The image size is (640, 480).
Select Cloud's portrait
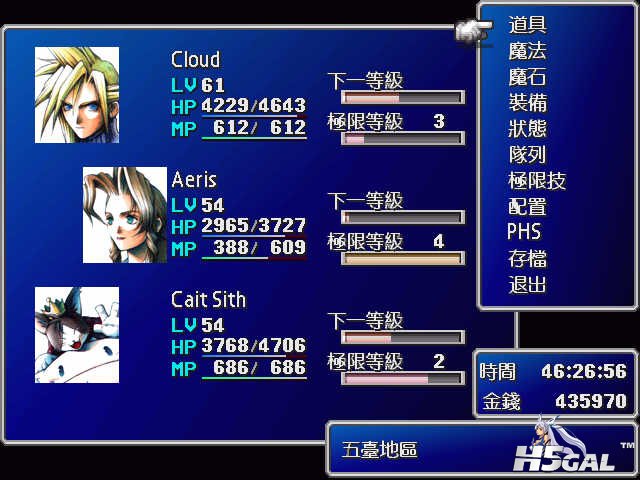point(77,95)
